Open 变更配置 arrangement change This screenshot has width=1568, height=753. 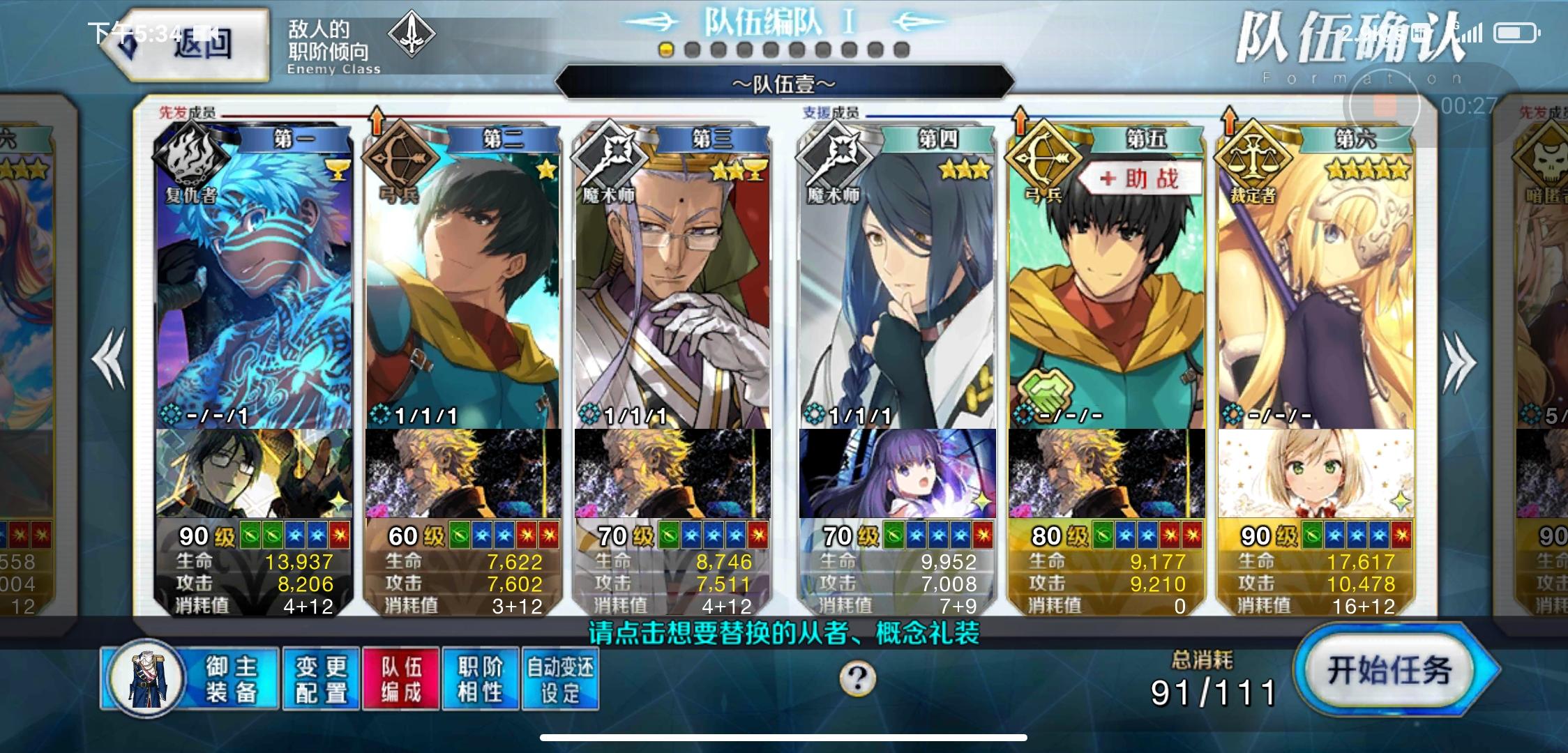click(321, 678)
